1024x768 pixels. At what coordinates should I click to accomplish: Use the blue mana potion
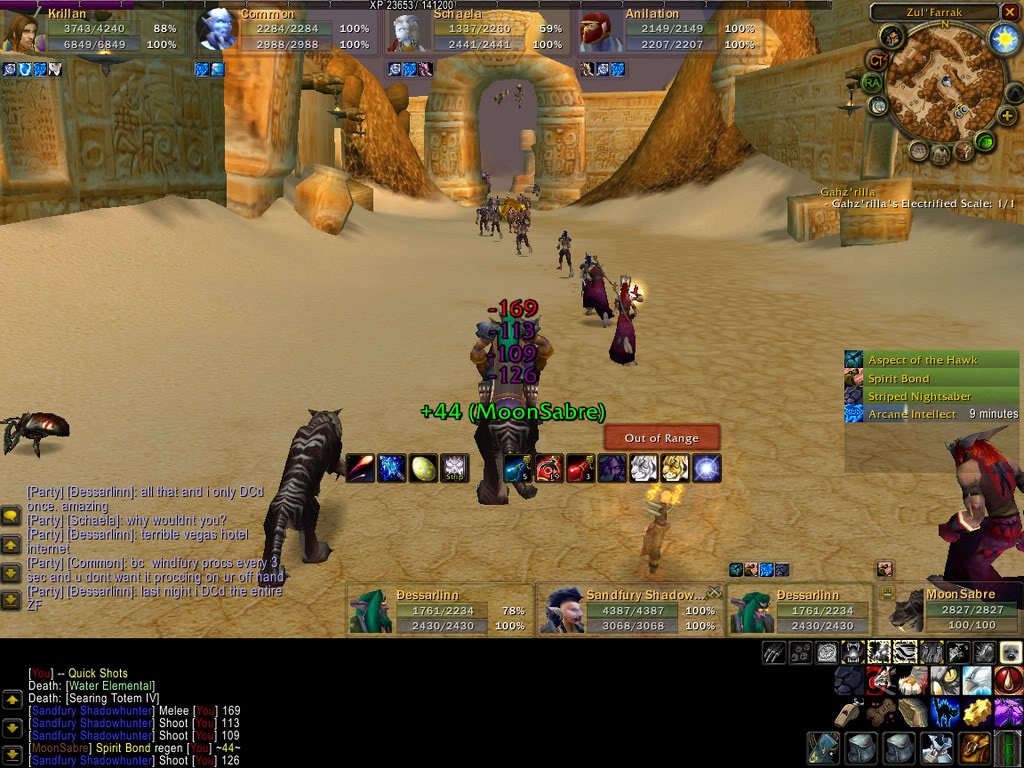tap(518, 468)
